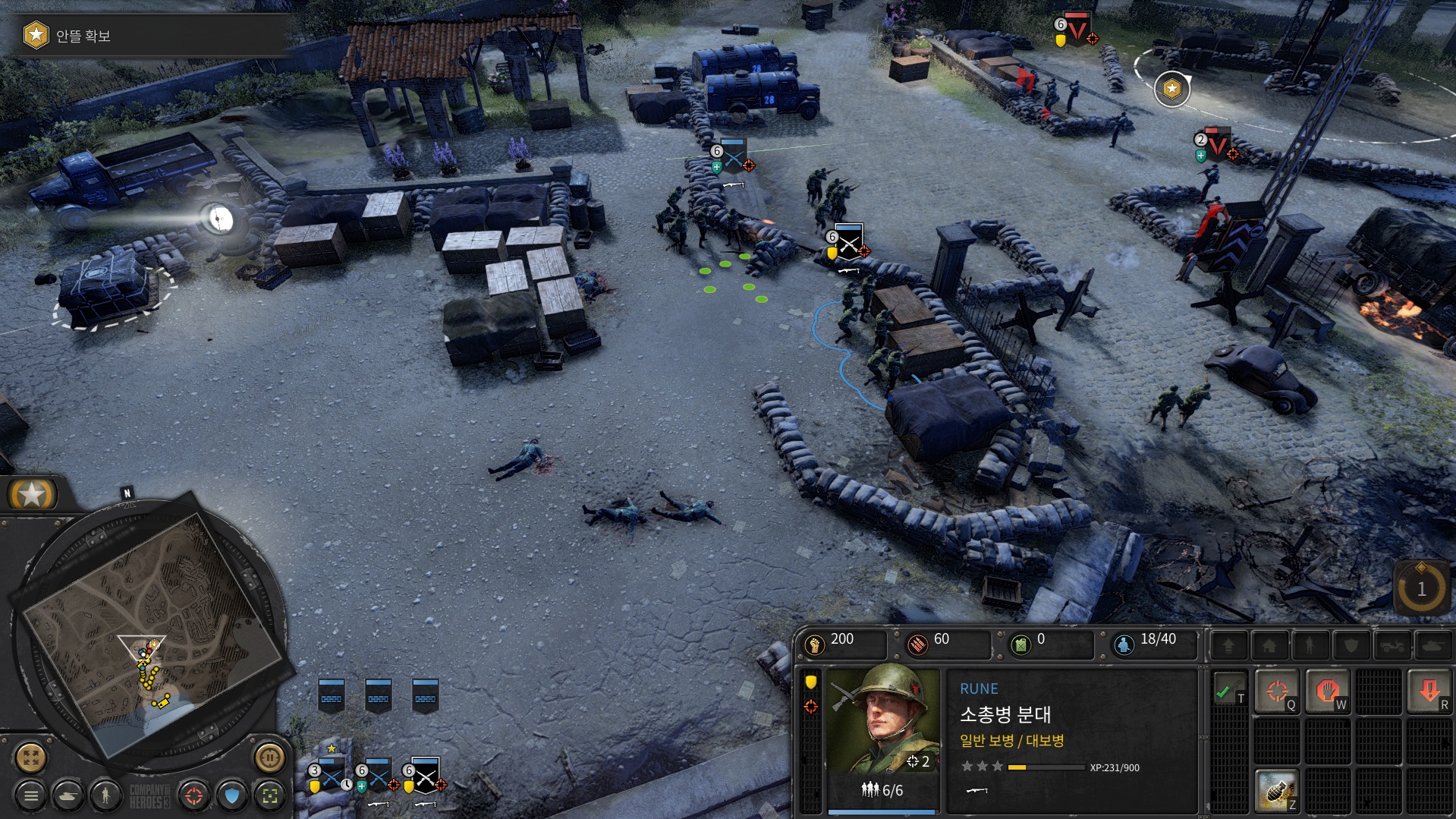Open the hamburger game menu button

coord(31,795)
